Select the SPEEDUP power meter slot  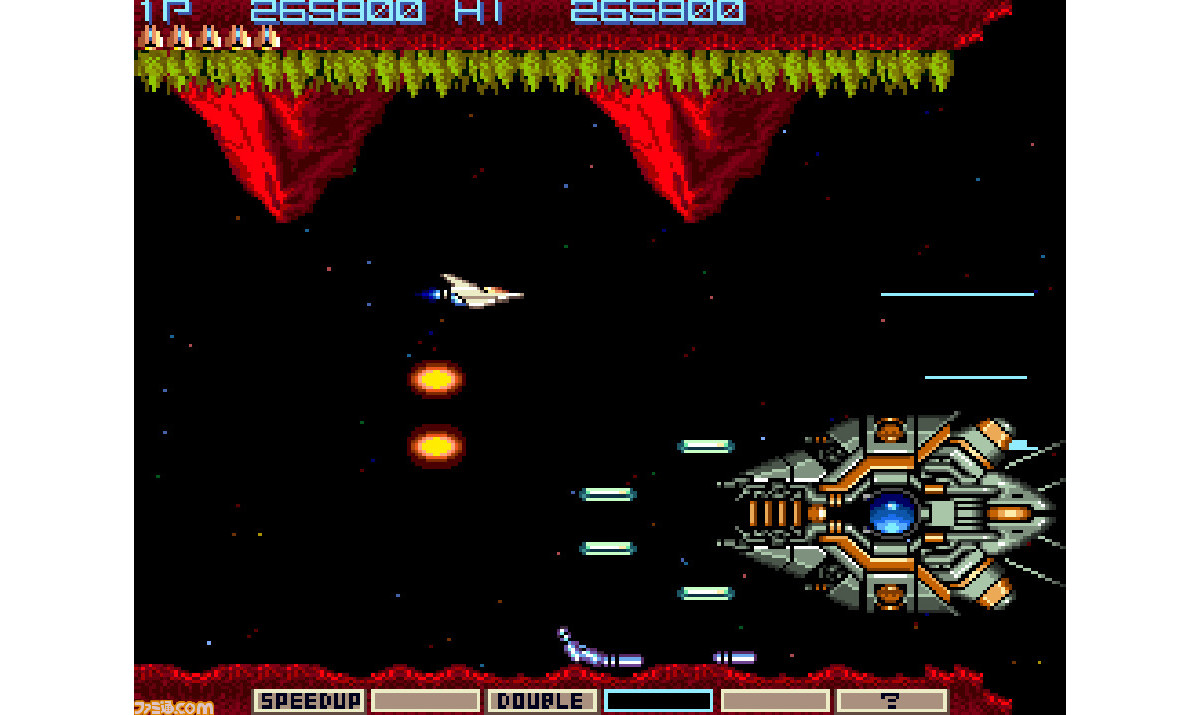click(309, 701)
